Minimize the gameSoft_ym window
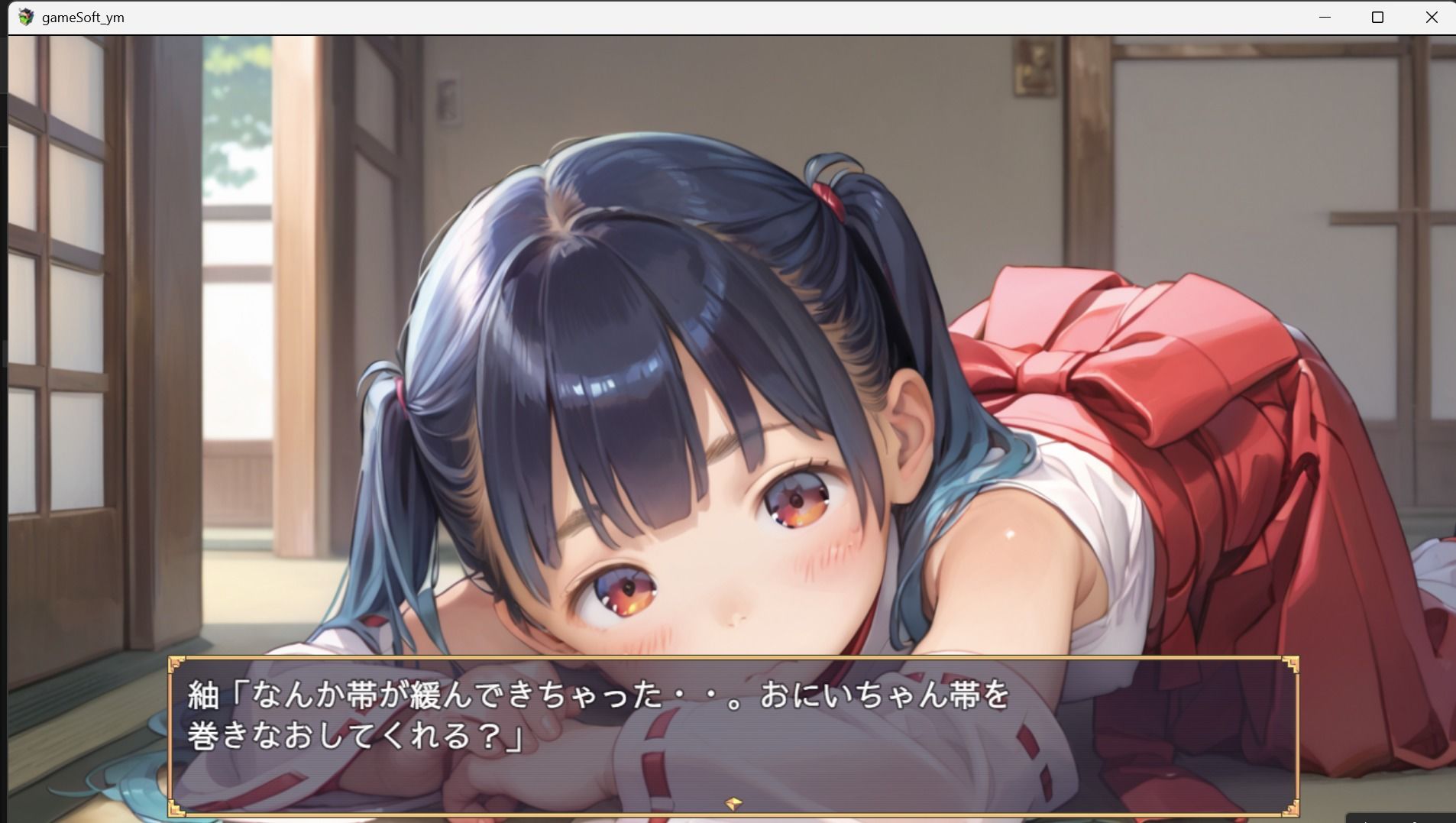 tap(1325, 17)
